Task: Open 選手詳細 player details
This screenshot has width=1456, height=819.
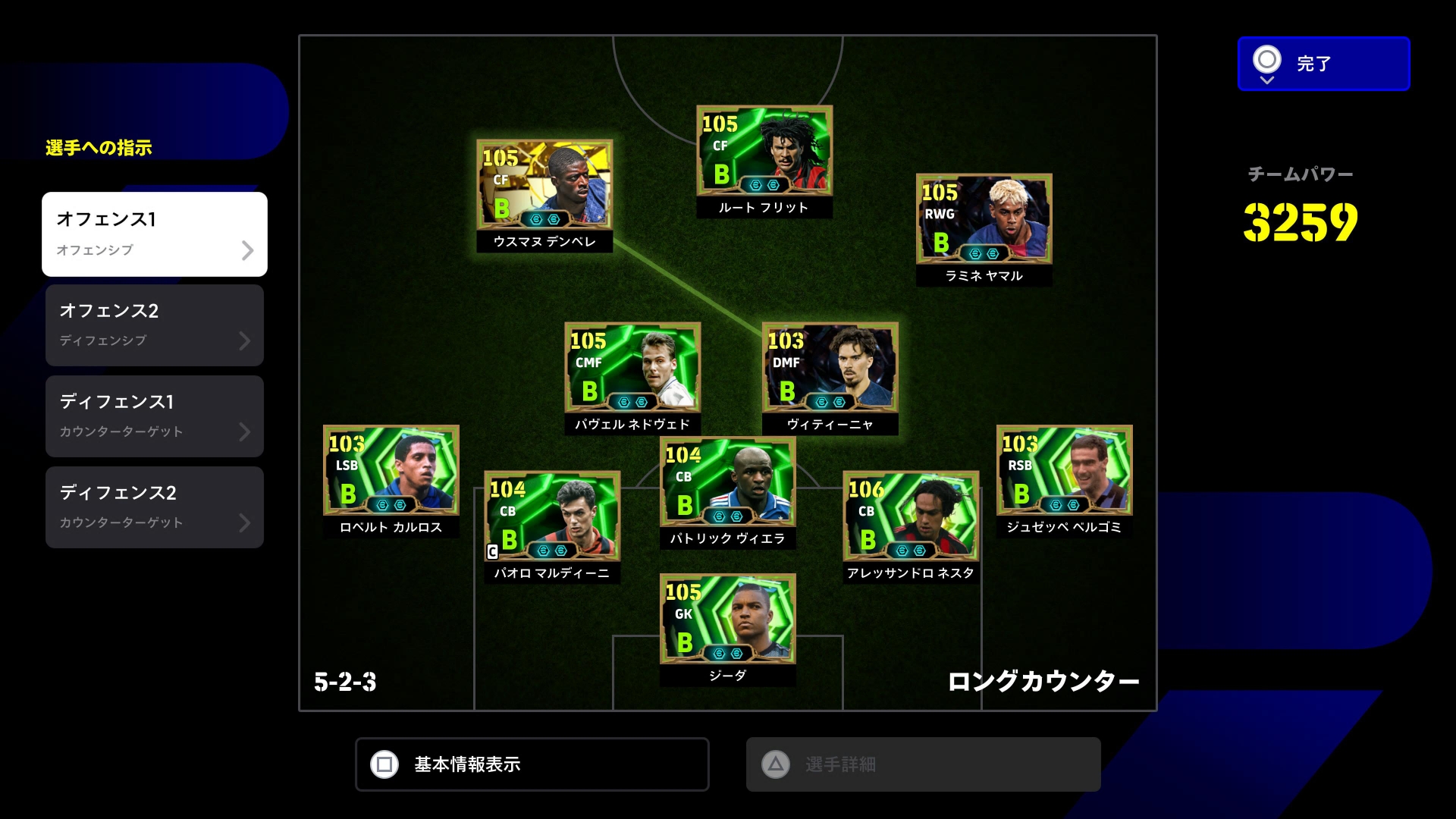Action: click(923, 764)
